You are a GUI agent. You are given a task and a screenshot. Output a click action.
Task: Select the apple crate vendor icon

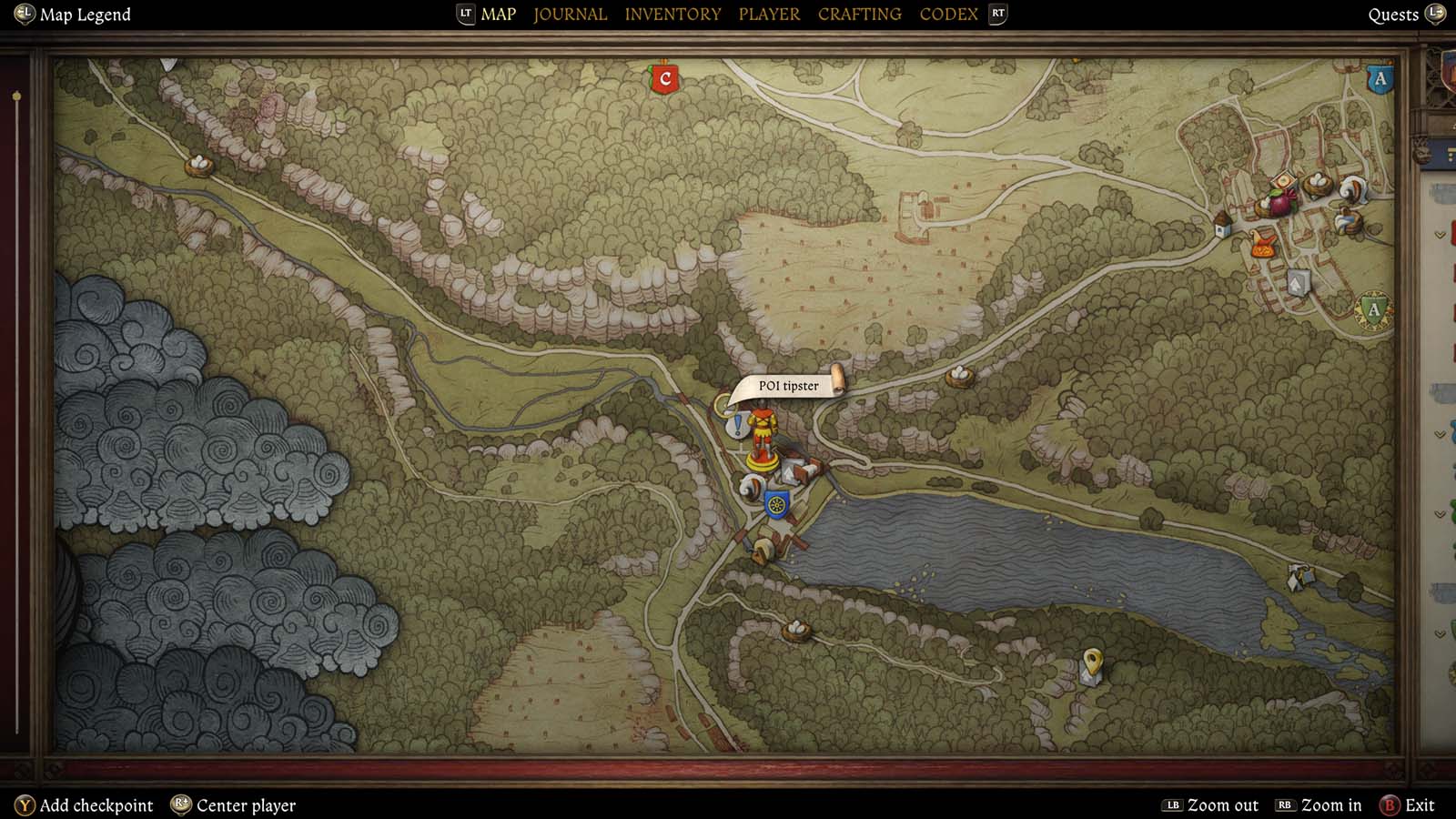tap(1285, 179)
